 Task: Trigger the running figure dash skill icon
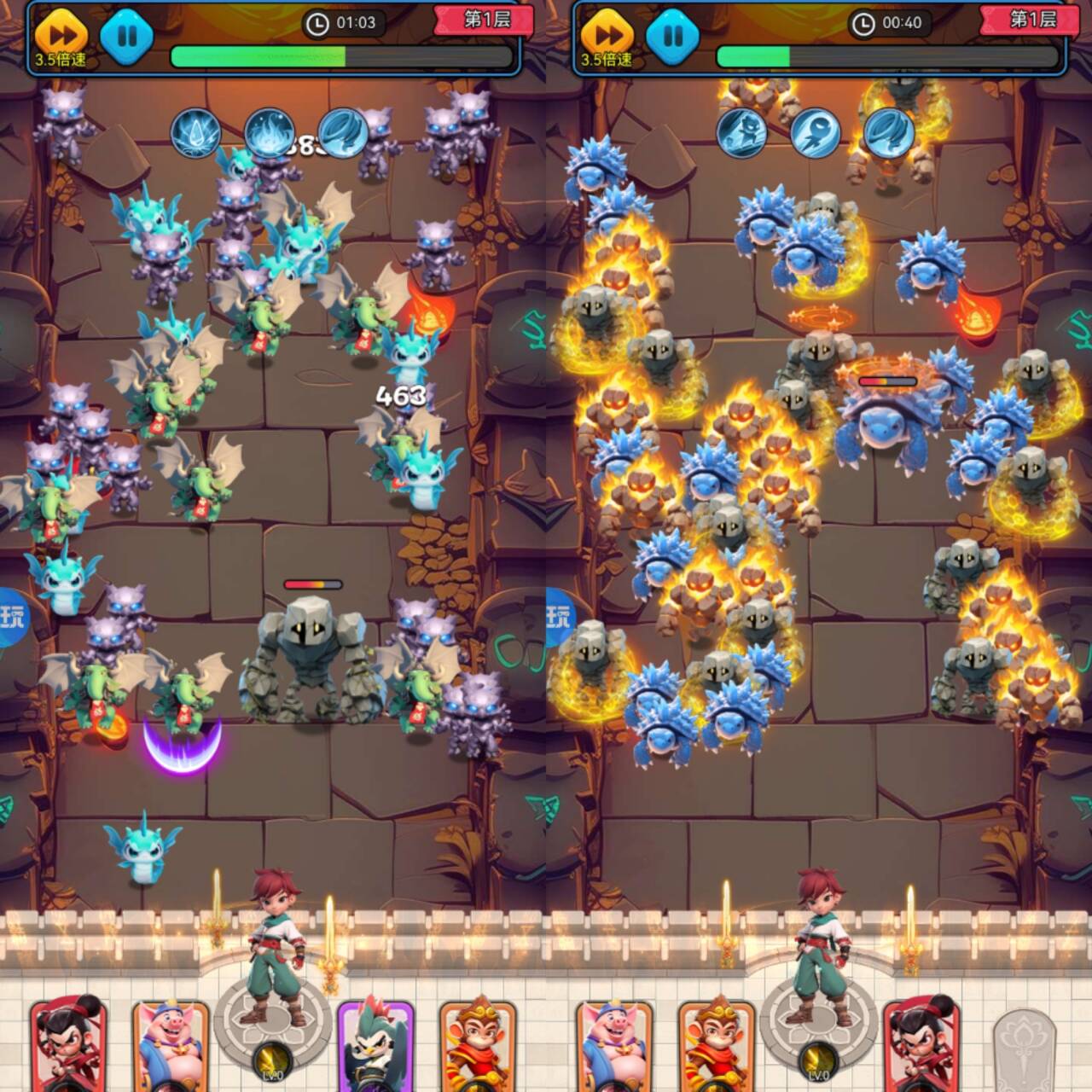click(x=741, y=133)
